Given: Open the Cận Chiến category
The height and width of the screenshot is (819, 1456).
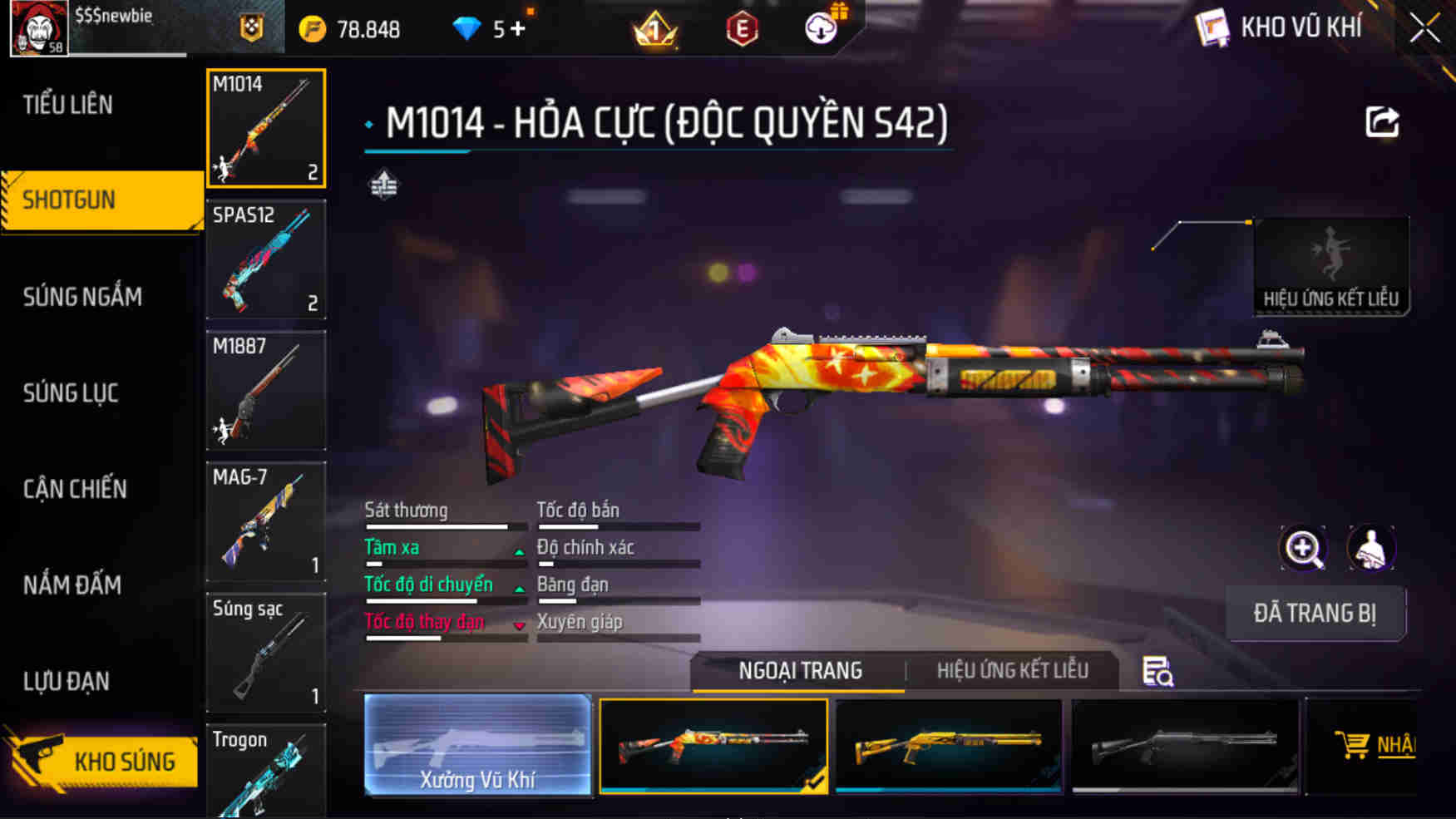Looking at the screenshot, I should [75, 489].
